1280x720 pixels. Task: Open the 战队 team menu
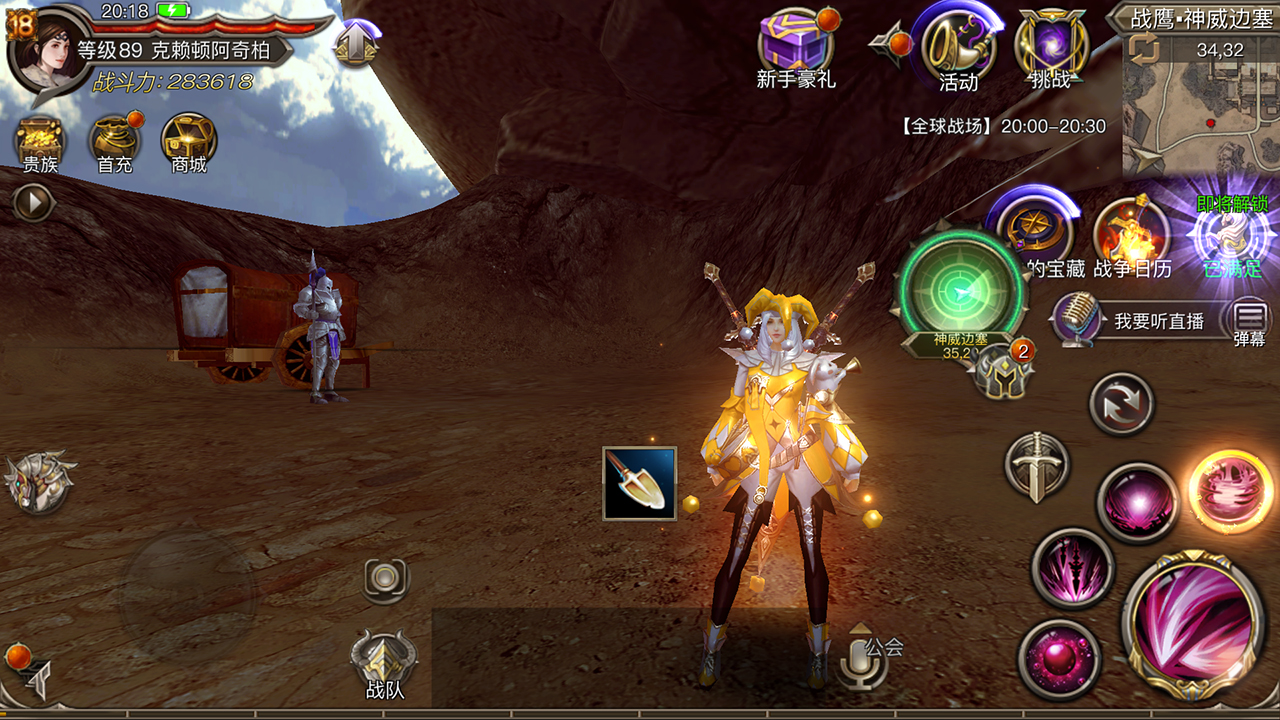(384, 660)
